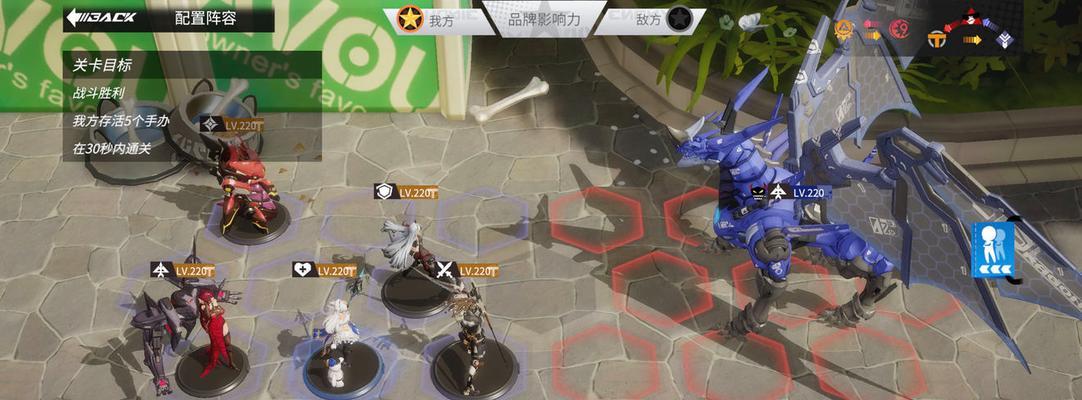Select the white-haired healer unit
Viewport: 1082px width, 400px height.
click(336, 335)
